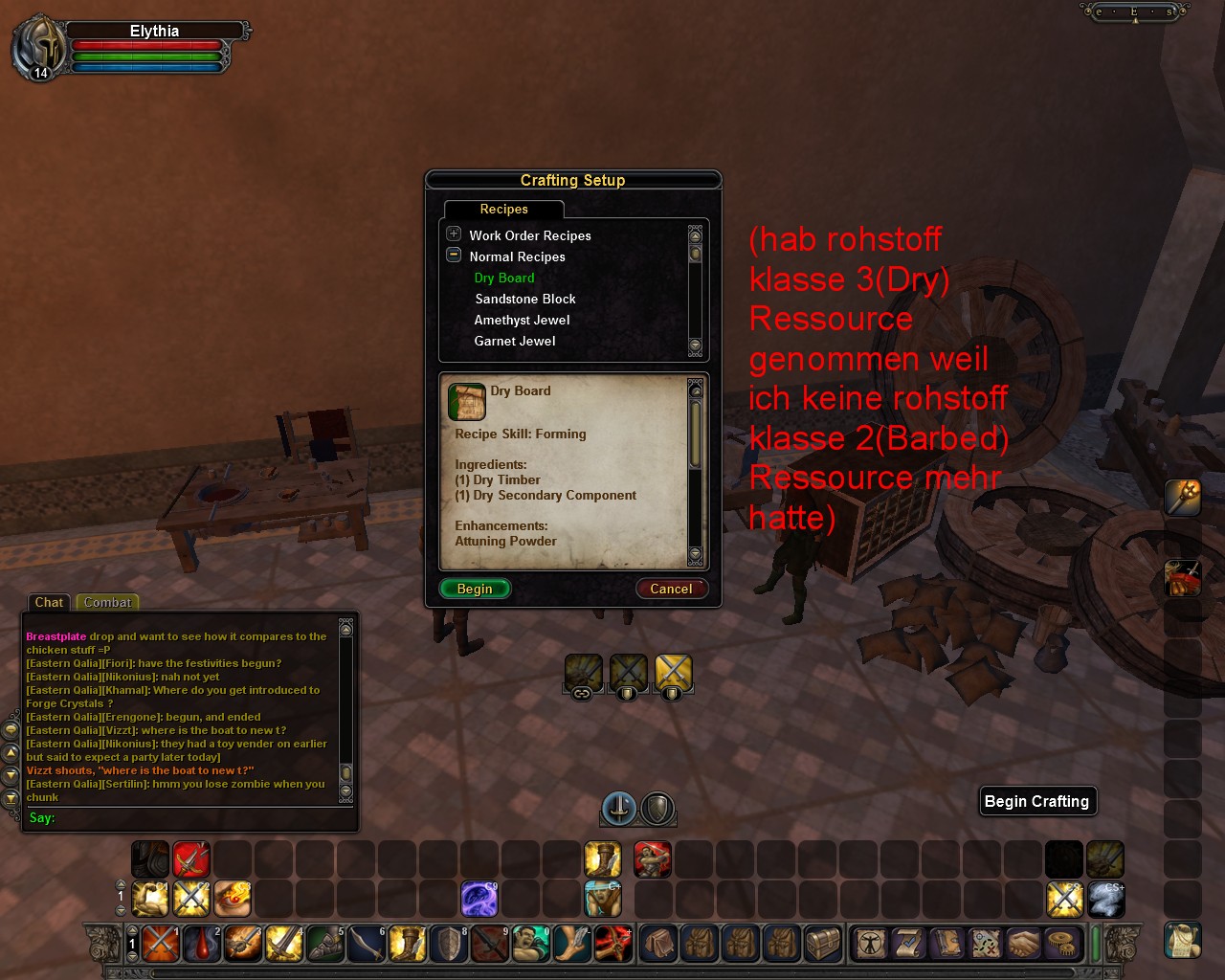Open the character sheet figure icon
Viewport: 1225px width, 980px height.
click(x=871, y=944)
